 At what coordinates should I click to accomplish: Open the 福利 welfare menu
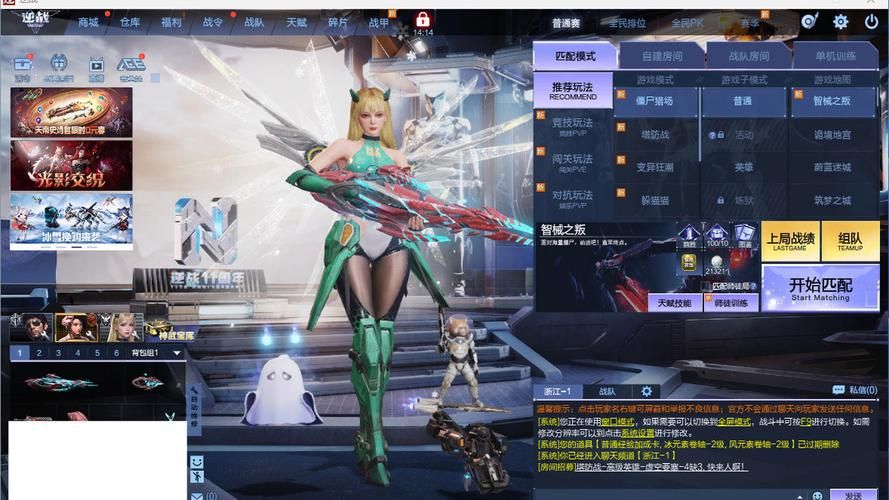pyautogui.click(x=171, y=22)
